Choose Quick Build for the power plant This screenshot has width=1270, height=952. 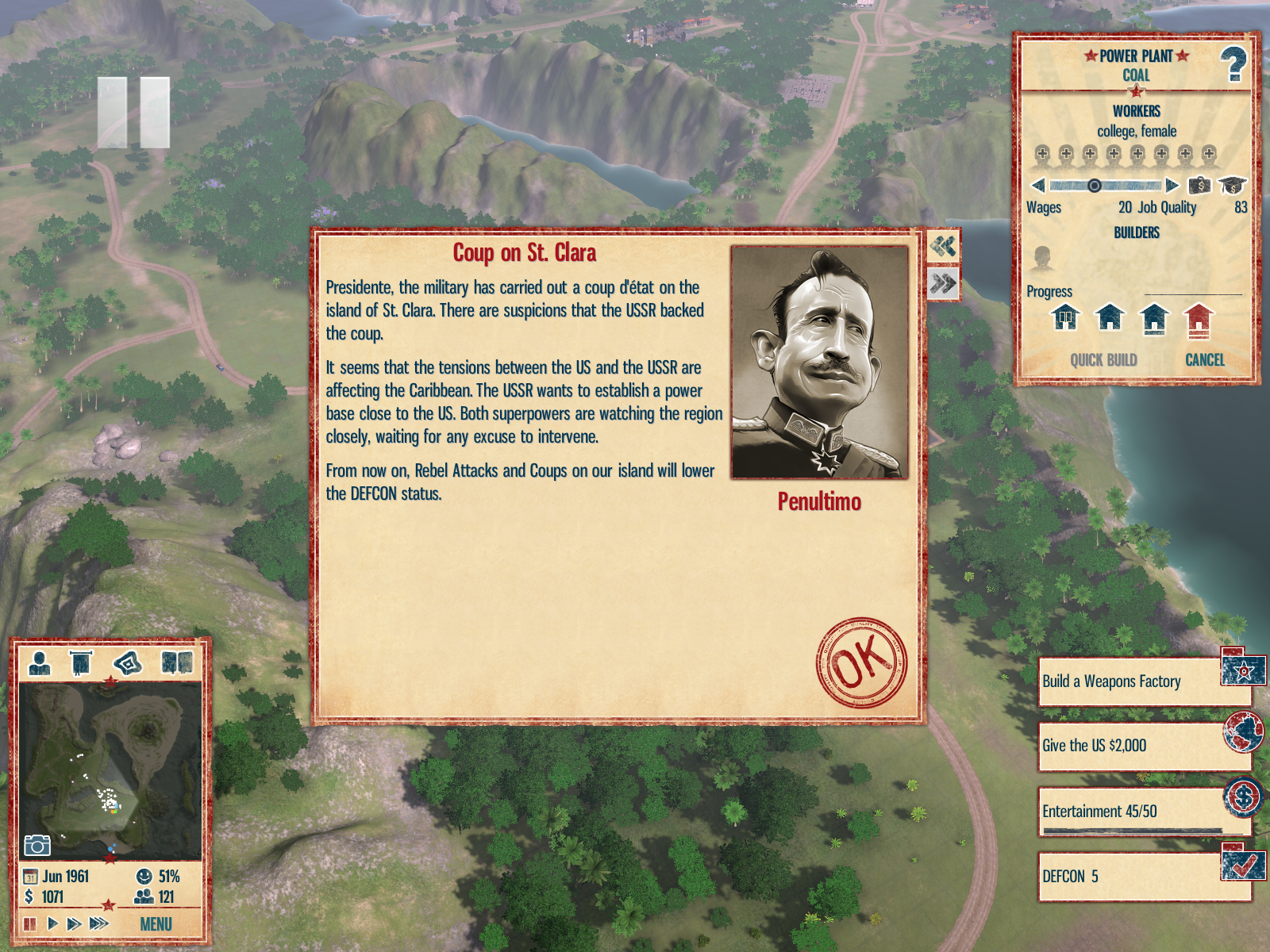tap(1103, 360)
